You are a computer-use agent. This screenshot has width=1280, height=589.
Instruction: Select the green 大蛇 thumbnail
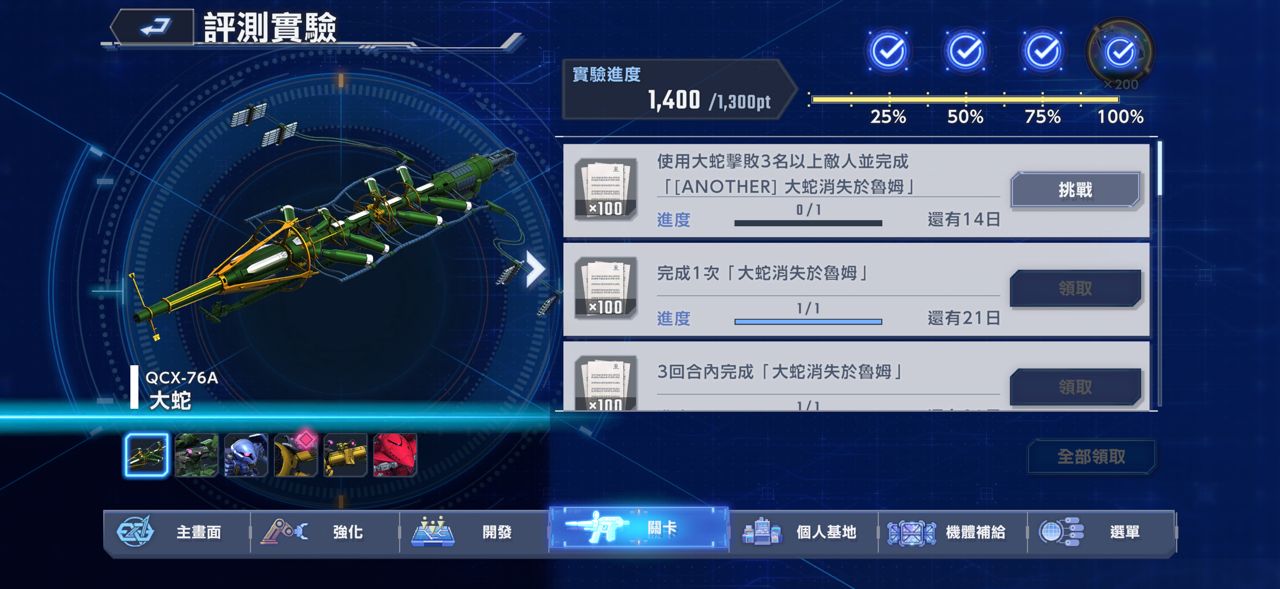point(147,455)
